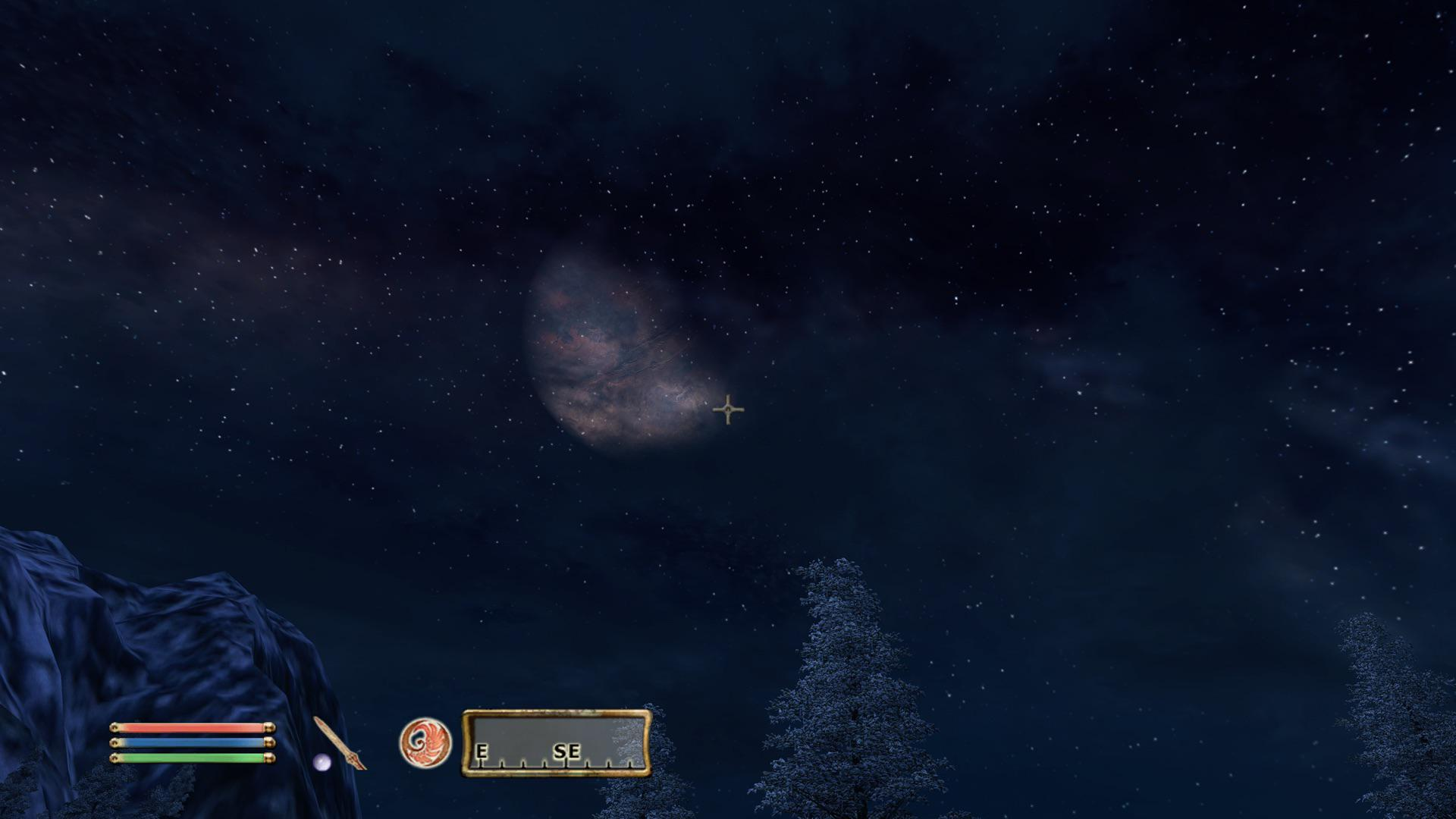Select the pale orb spell icon
Image resolution: width=1456 pixels, height=819 pixels.
pyautogui.click(x=322, y=761)
